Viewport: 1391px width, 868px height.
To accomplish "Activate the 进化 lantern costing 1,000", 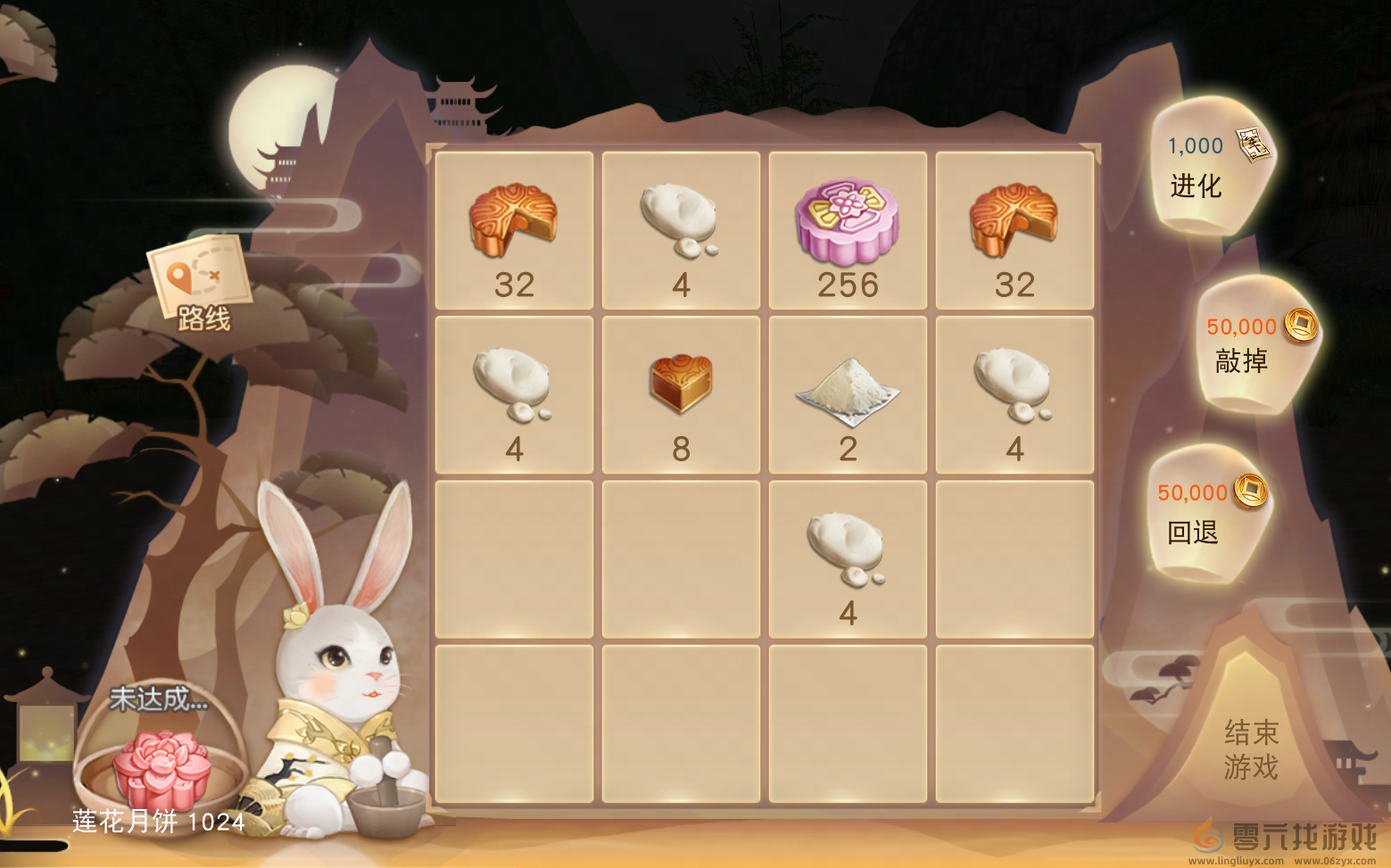I will coord(1211,168).
